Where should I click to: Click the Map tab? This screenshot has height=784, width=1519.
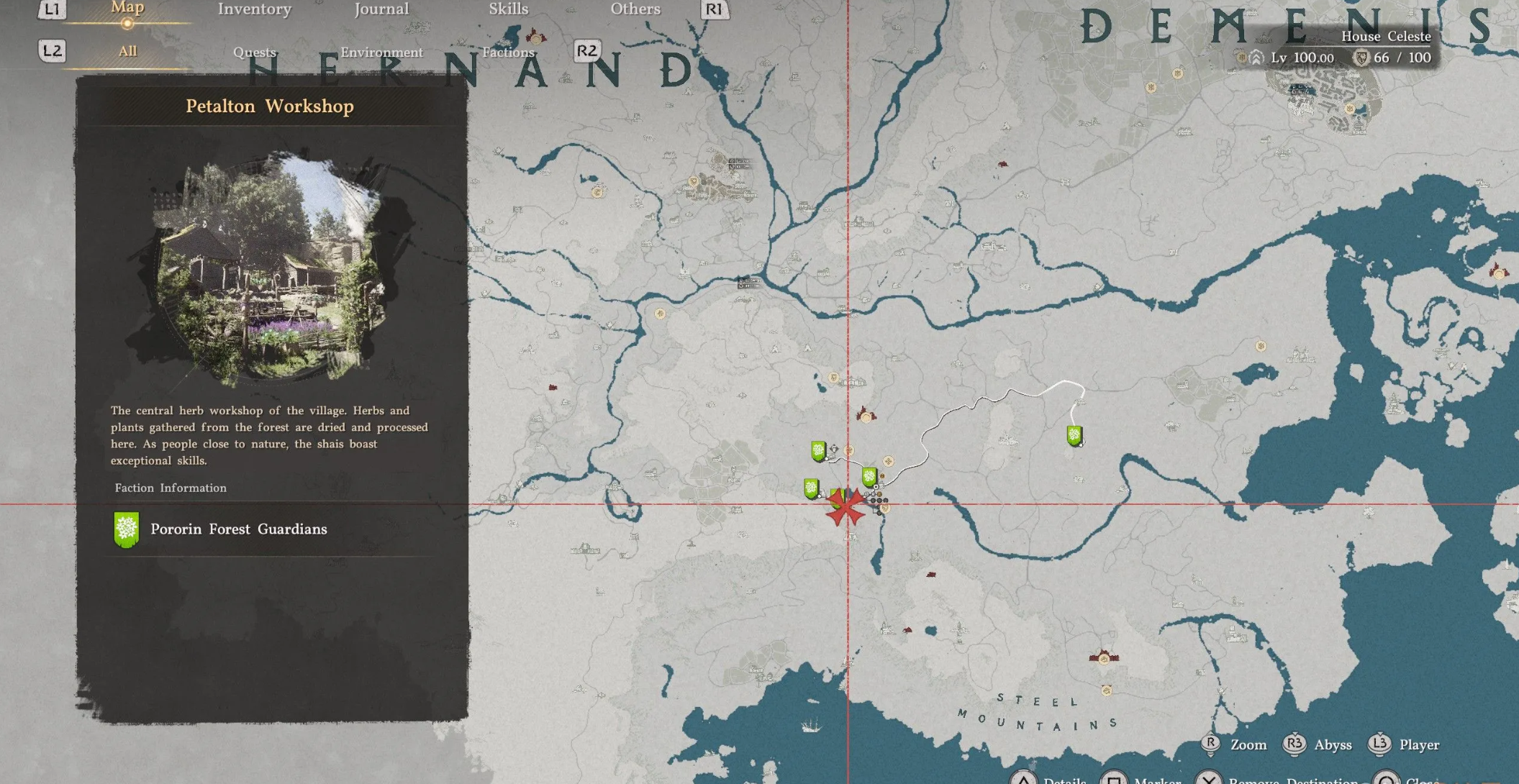tap(127, 9)
